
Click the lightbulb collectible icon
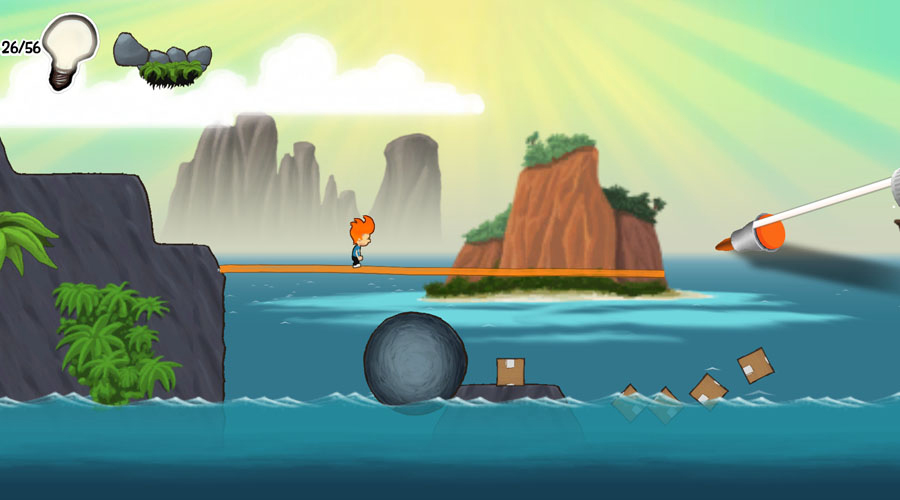(70, 49)
